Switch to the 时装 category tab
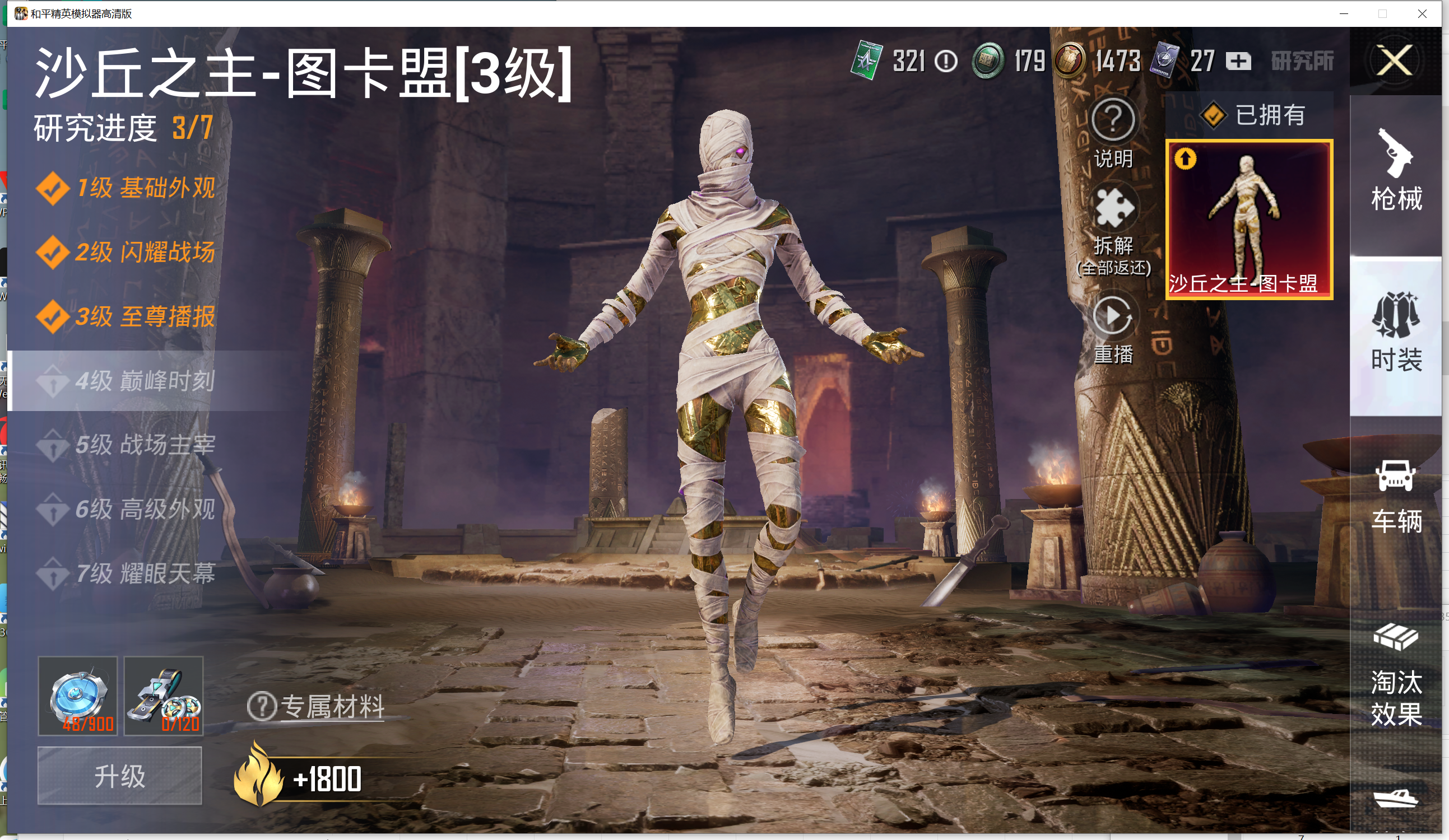Screen dimensions: 1449x840 1396,333
